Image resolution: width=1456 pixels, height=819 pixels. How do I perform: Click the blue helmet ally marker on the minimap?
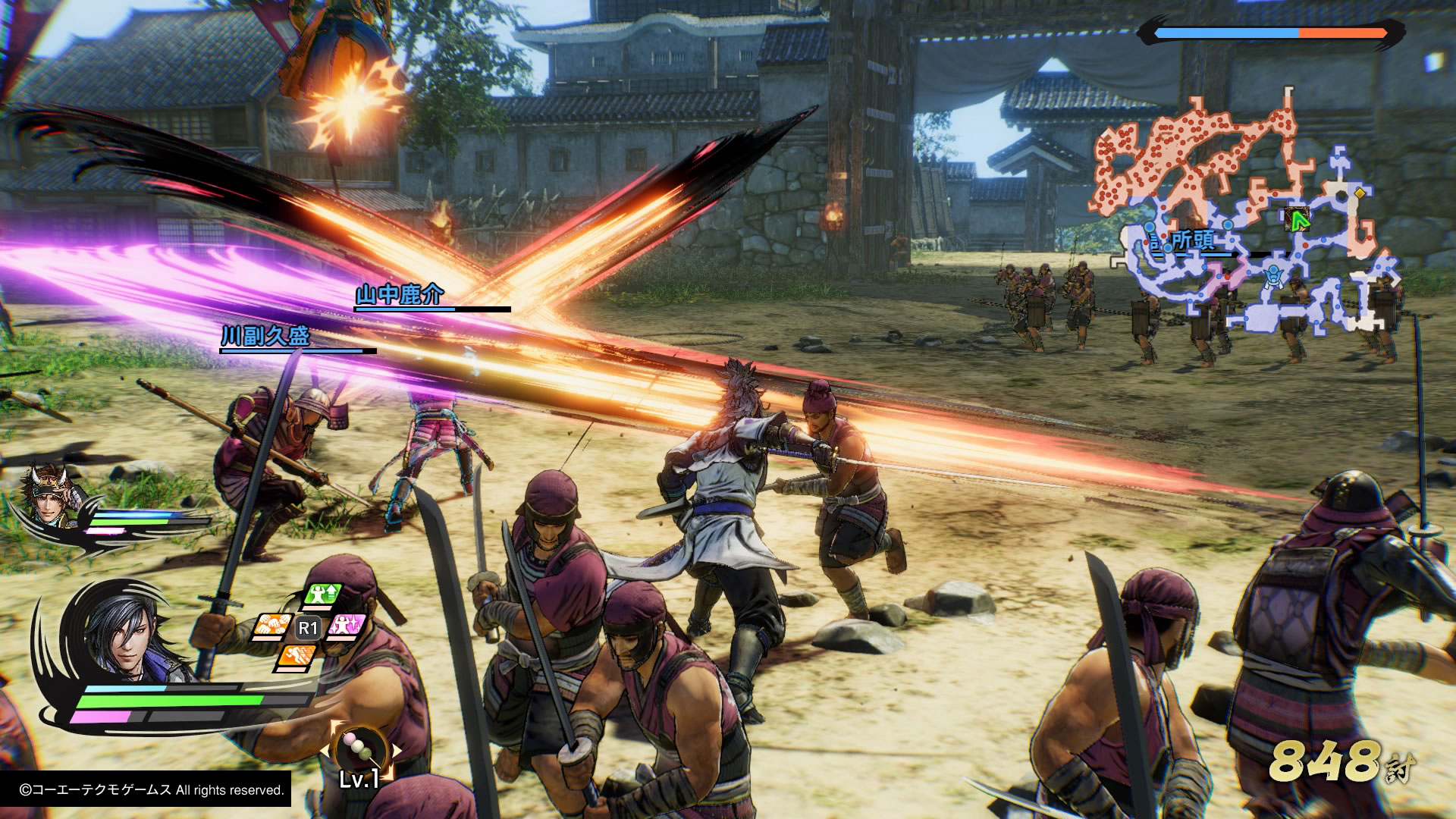coord(1274,275)
